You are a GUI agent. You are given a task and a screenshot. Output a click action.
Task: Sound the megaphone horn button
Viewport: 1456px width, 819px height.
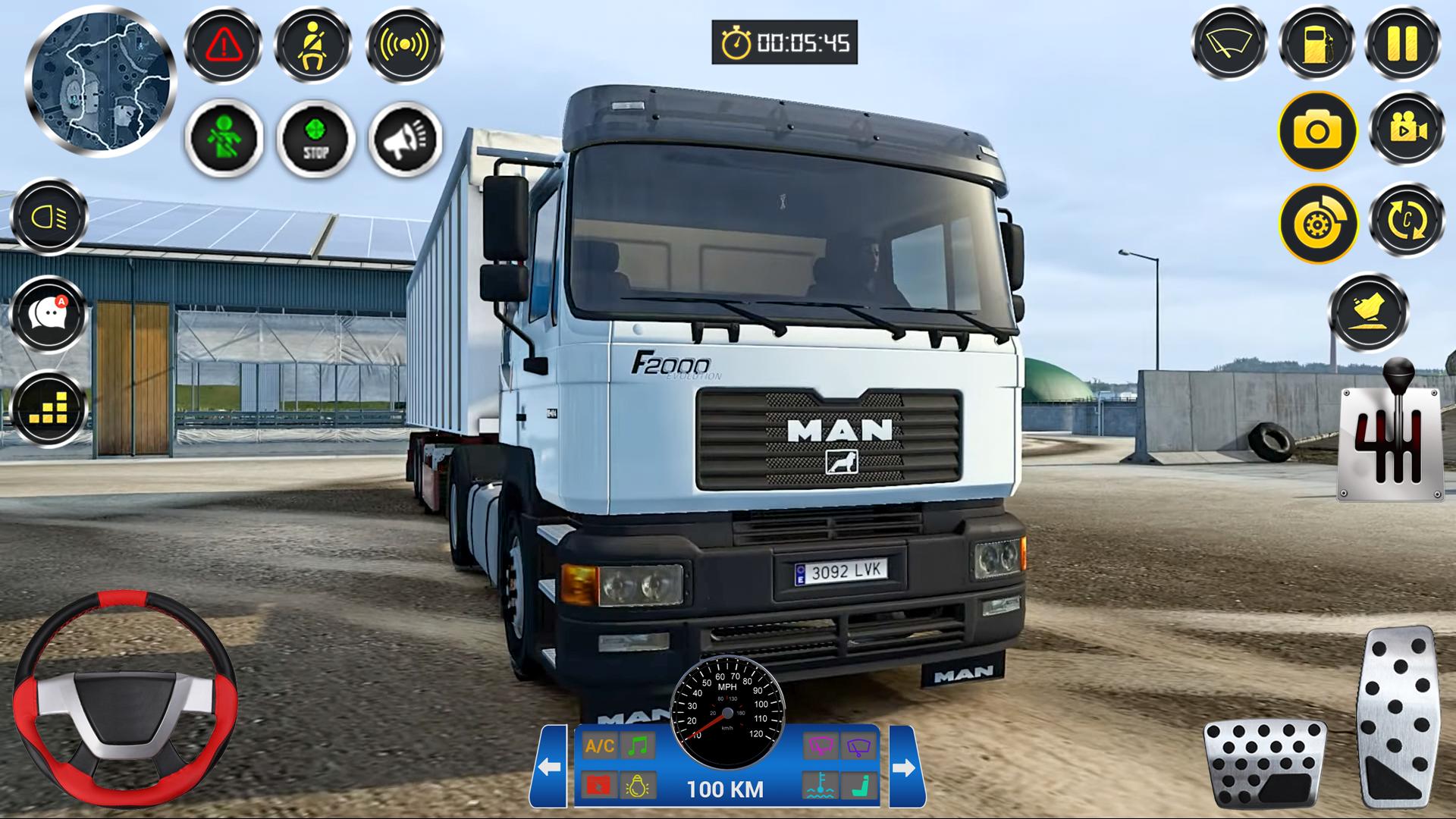coord(406,139)
